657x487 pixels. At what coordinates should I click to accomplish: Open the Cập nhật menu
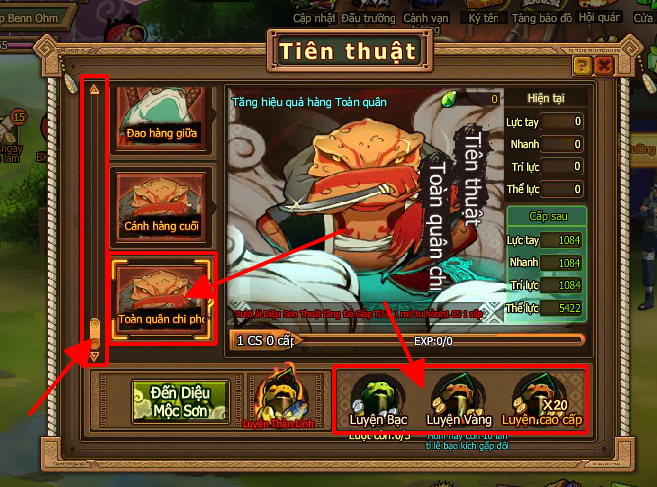click(315, 17)
